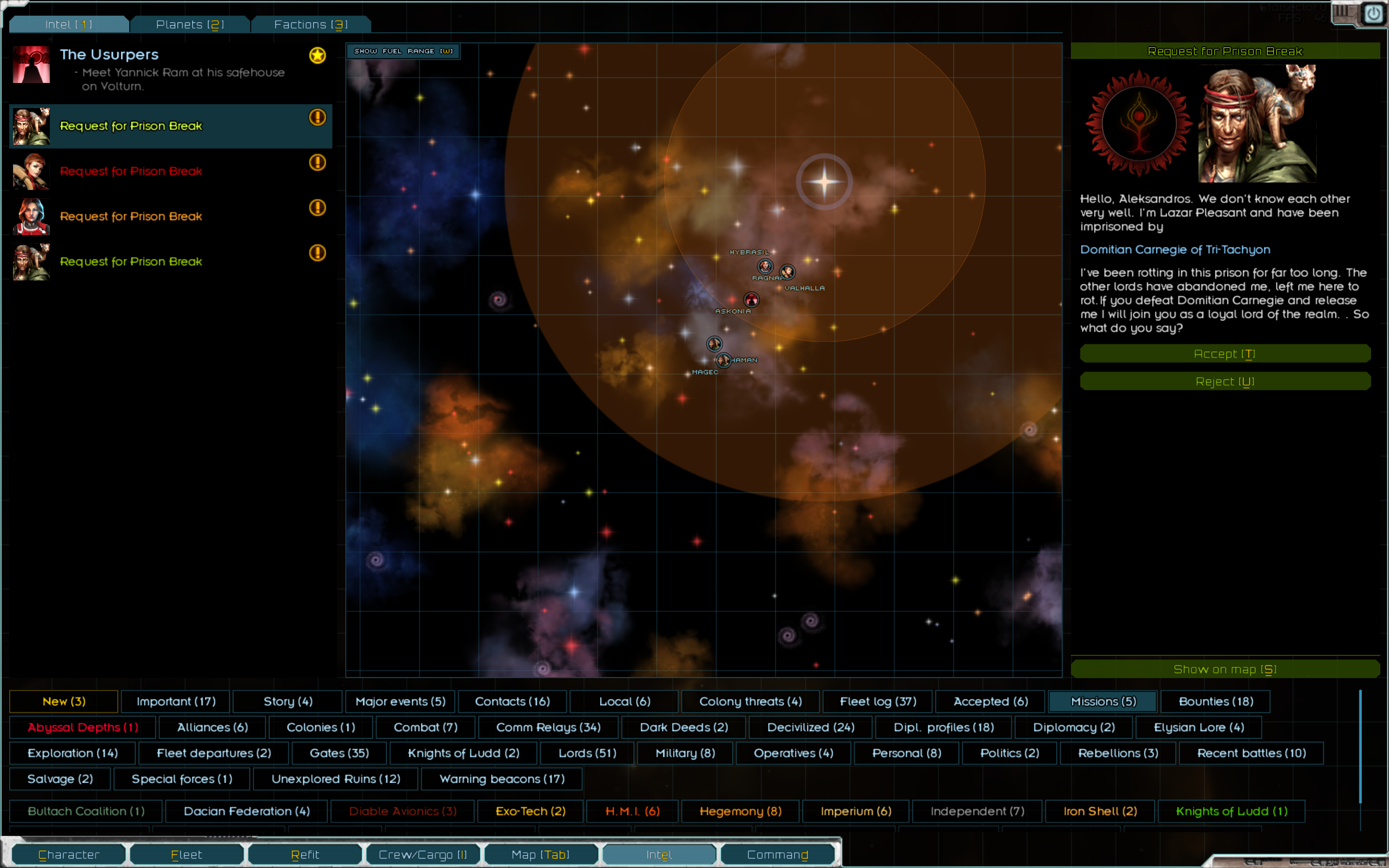1389x868 pixels.
Task: Open the Character screen
Action: (x=69, y=854)
